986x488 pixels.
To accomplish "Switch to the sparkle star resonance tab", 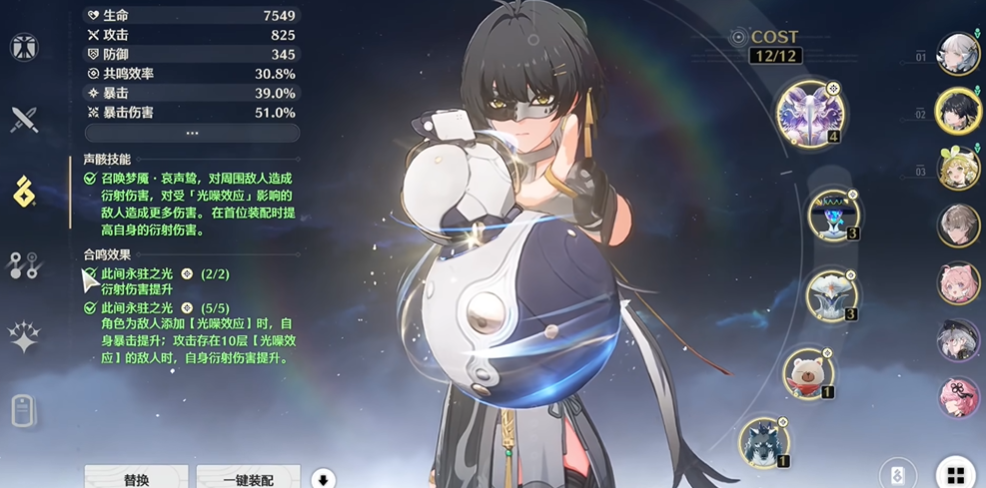I will [x=24, y=337].
